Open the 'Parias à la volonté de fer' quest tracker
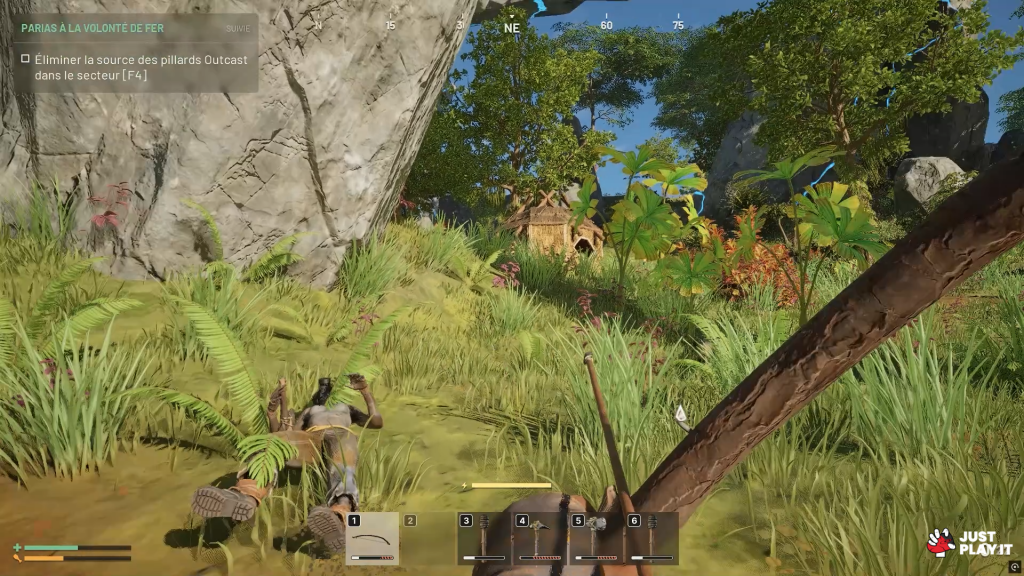Image resolution: width=1024 pixels, height=576 pixels. 92,29
